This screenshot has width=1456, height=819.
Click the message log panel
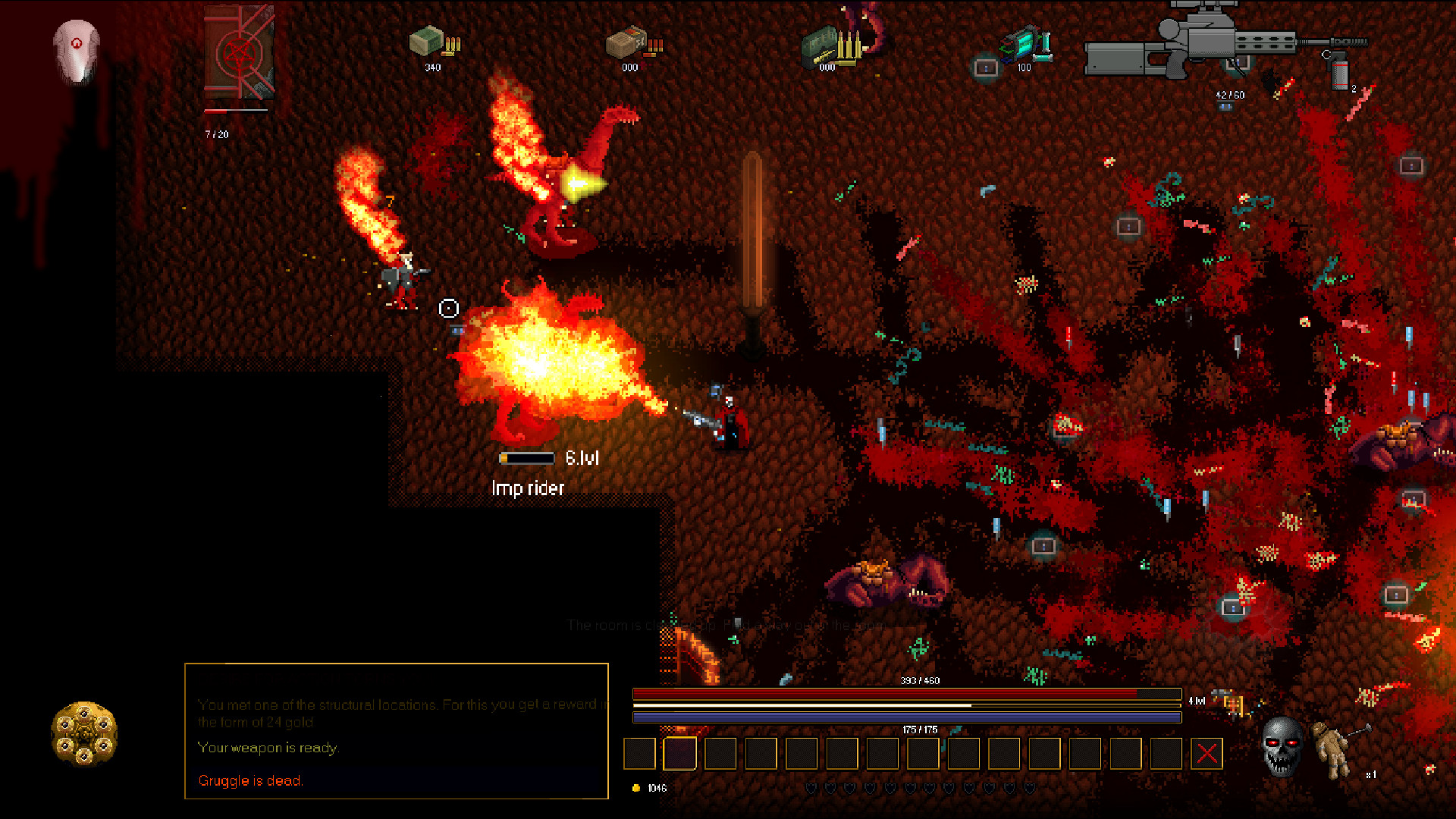(397, 730)
